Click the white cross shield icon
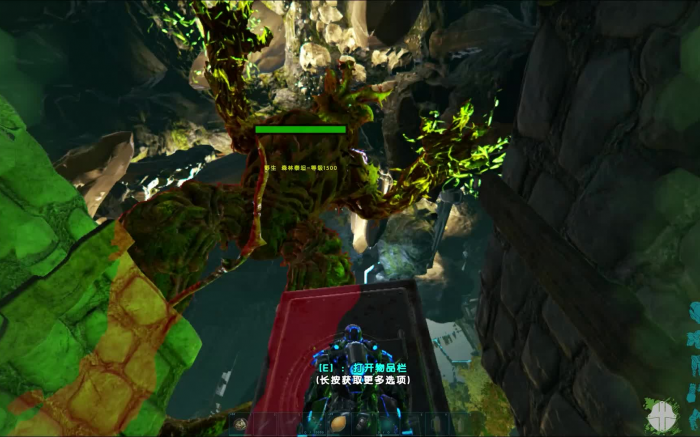The height and width of the screenshot is (437, 700). [x=662, y=414]
